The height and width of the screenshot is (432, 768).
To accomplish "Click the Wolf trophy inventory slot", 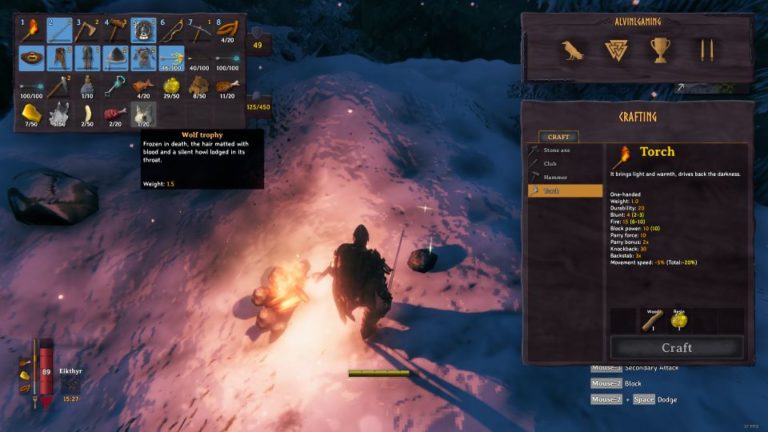I will (144, 114).
